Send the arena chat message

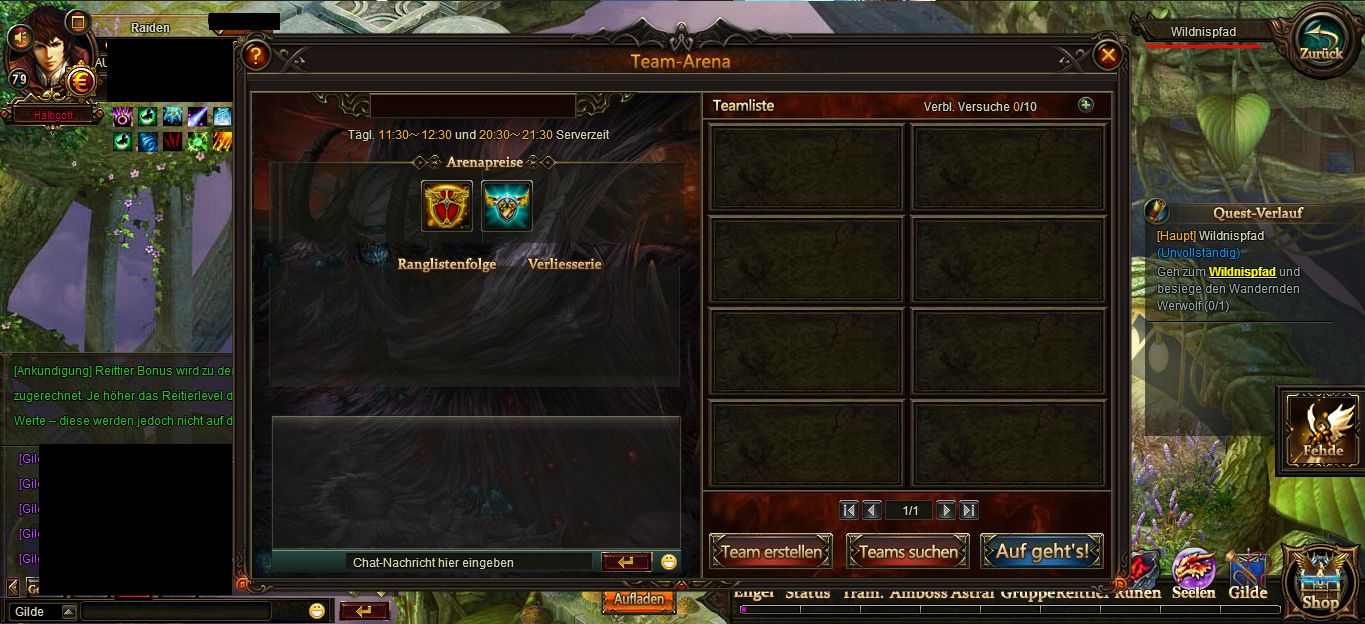(626, 562)
